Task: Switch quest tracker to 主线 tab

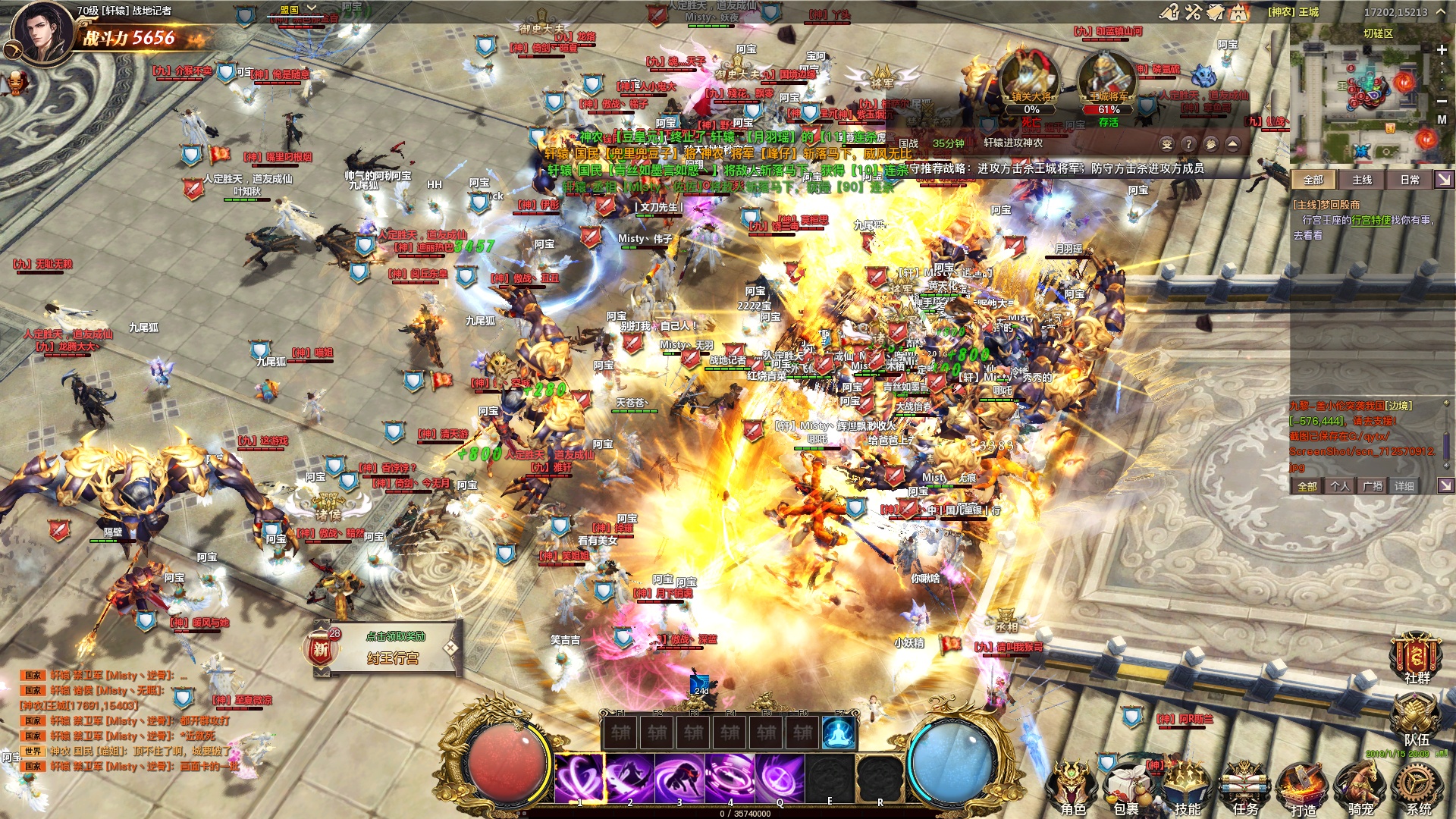Action: 1362,180
